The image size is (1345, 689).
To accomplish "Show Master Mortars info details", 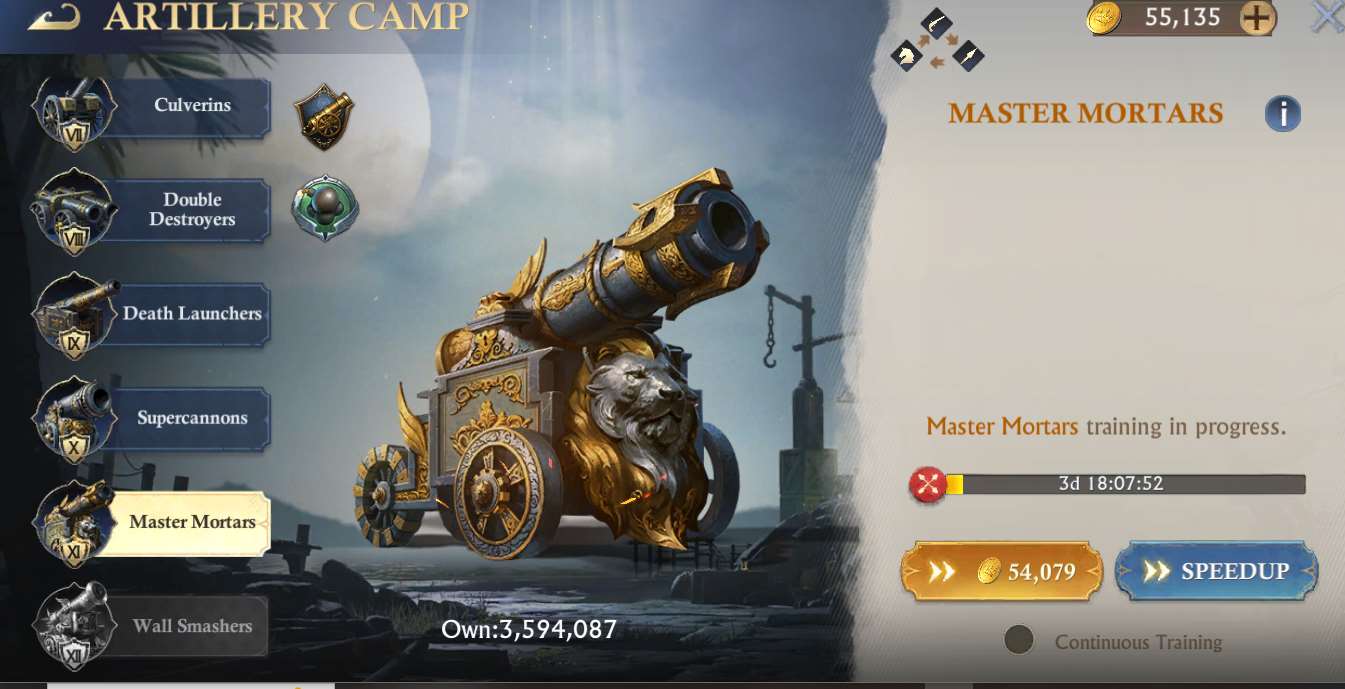I will [x=1282, y=114].
